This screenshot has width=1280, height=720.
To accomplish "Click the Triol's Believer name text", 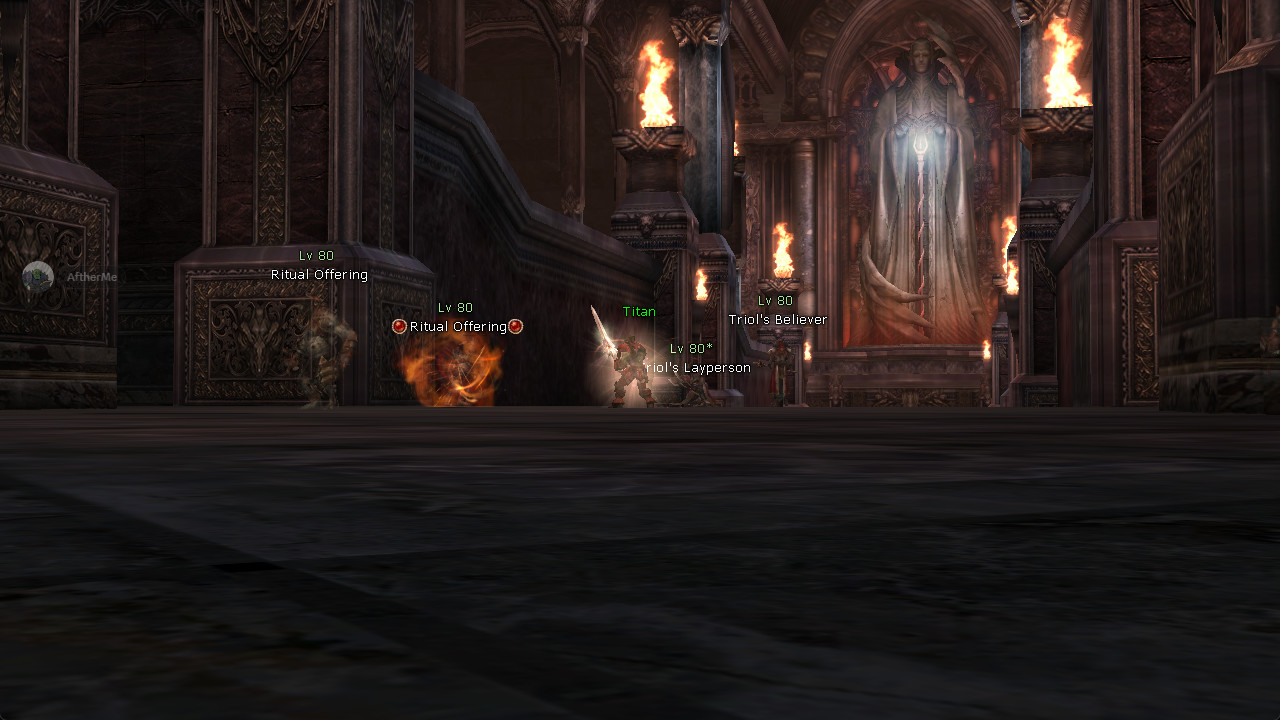I will pos(777,319).
